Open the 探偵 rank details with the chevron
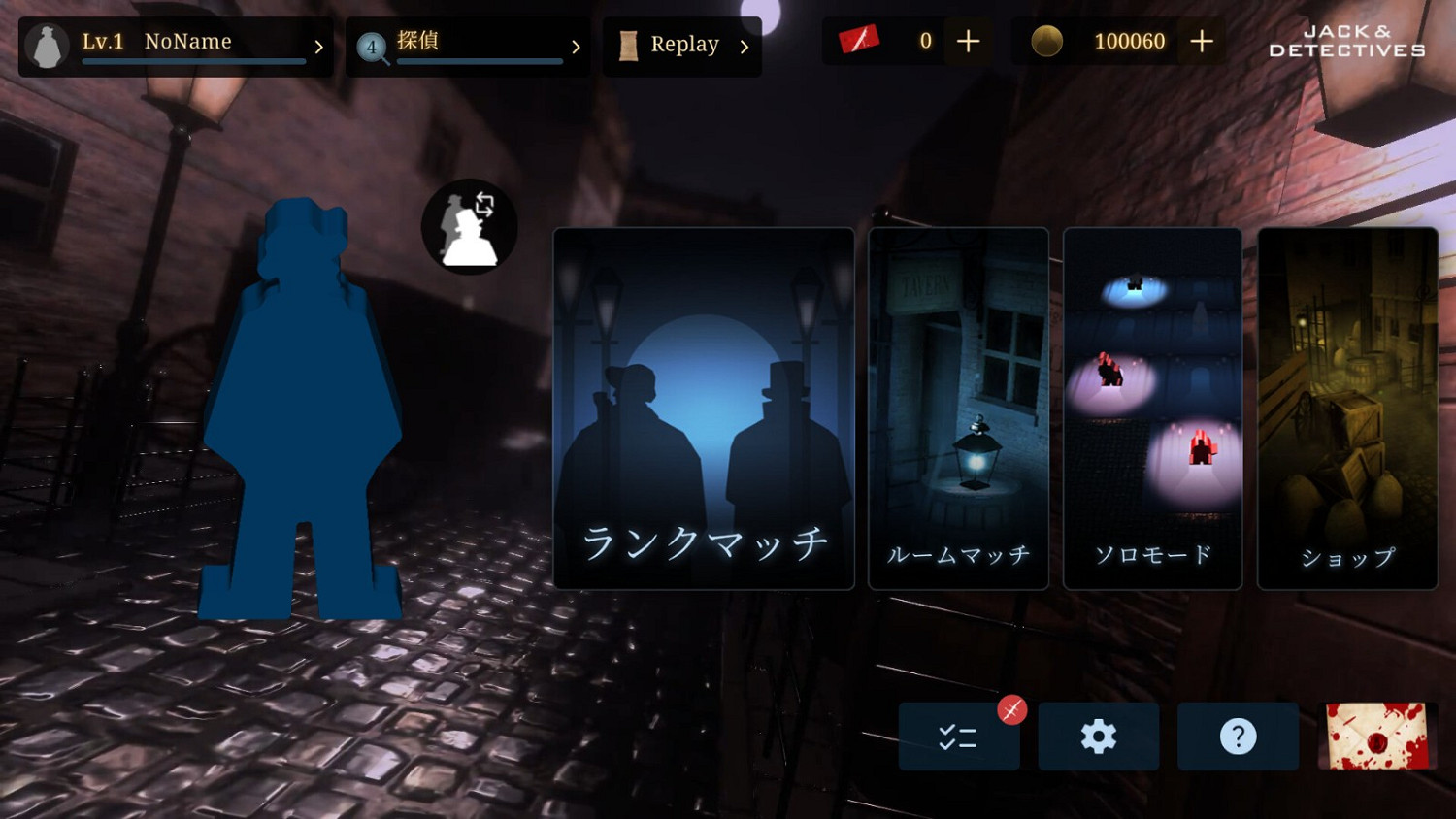1456x819 pixels. point(576,46)
